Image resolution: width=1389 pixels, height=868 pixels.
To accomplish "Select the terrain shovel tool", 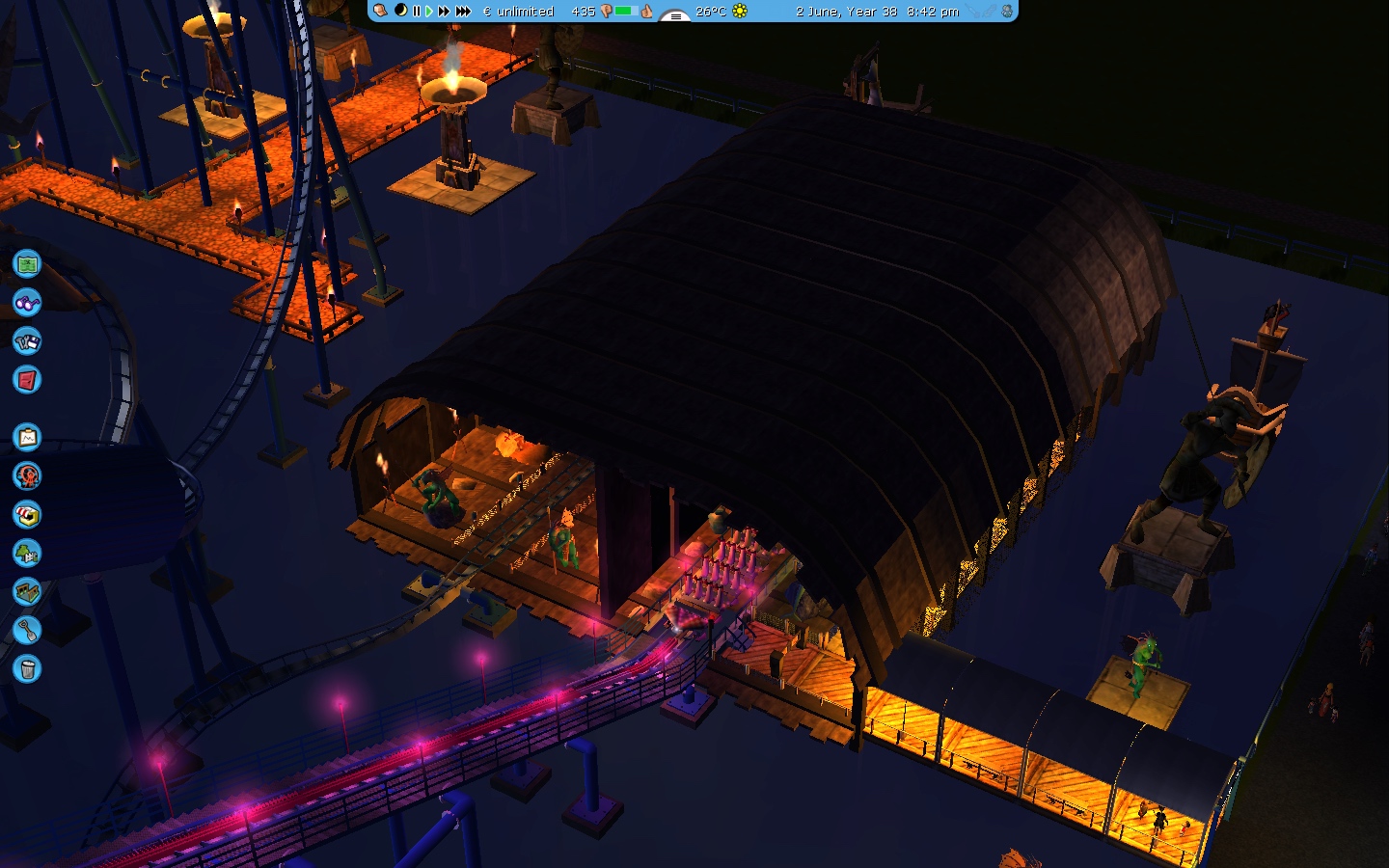I will pos(27,631).
